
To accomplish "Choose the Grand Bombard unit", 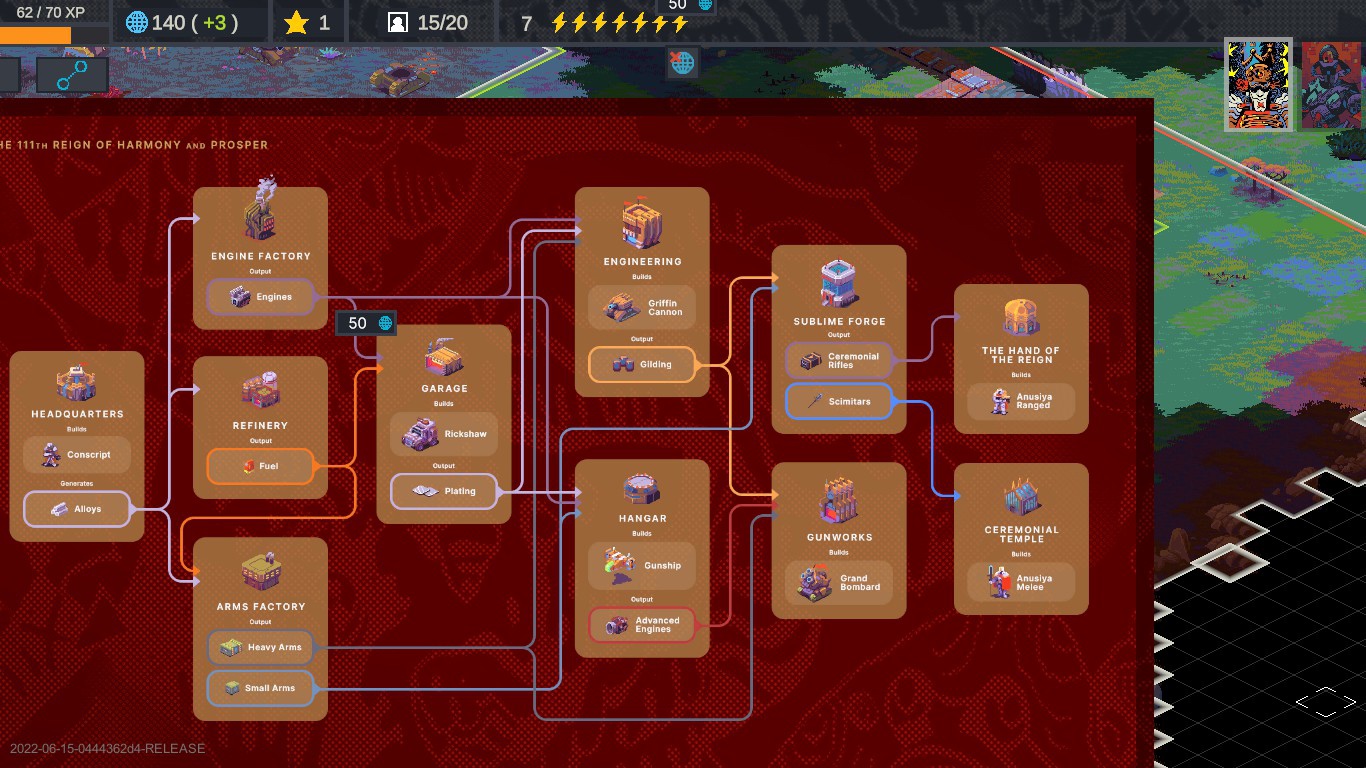I will (839, 583).
